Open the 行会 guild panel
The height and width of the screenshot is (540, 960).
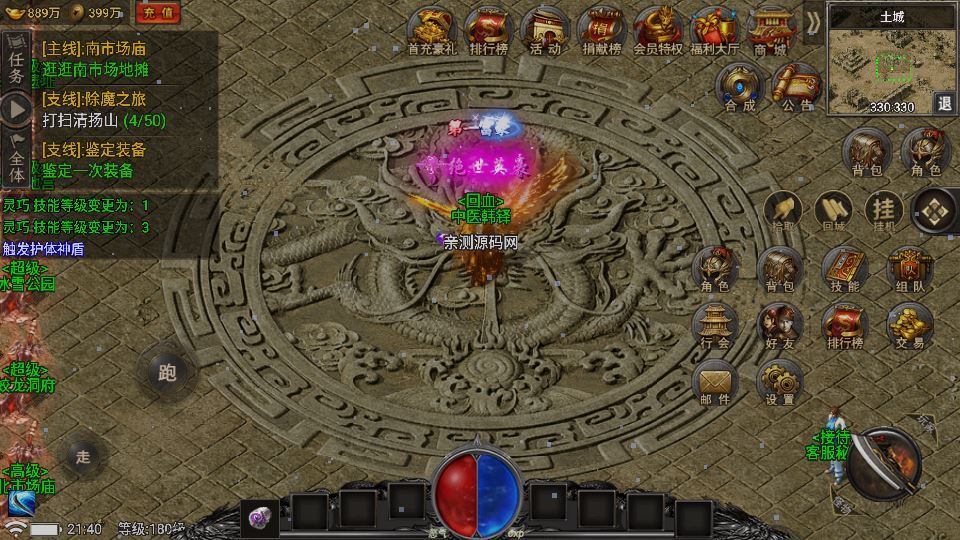[715, 326]
